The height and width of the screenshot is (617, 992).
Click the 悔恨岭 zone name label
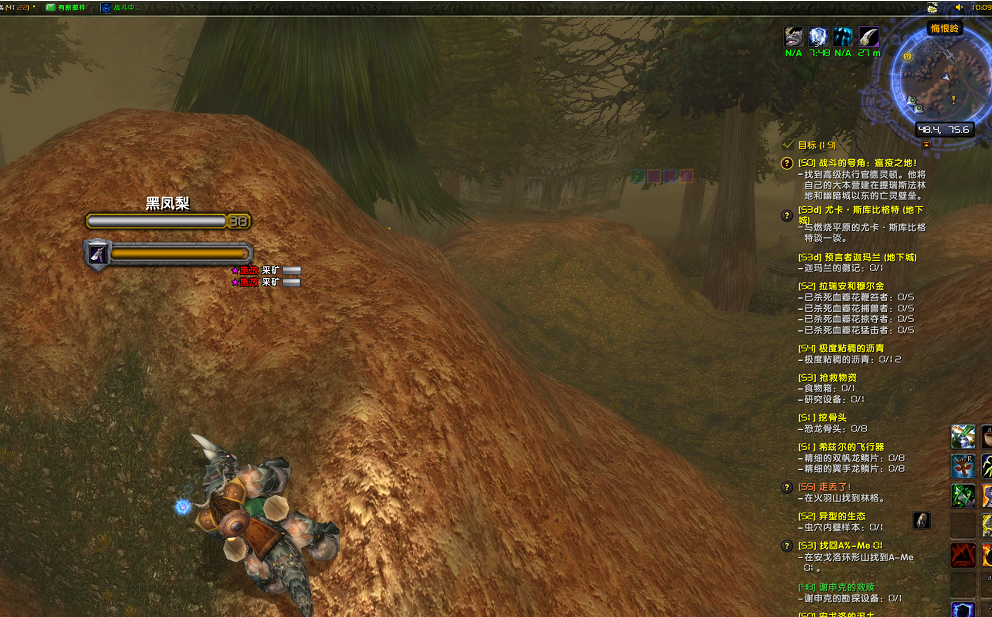click(x=944, y=29)
